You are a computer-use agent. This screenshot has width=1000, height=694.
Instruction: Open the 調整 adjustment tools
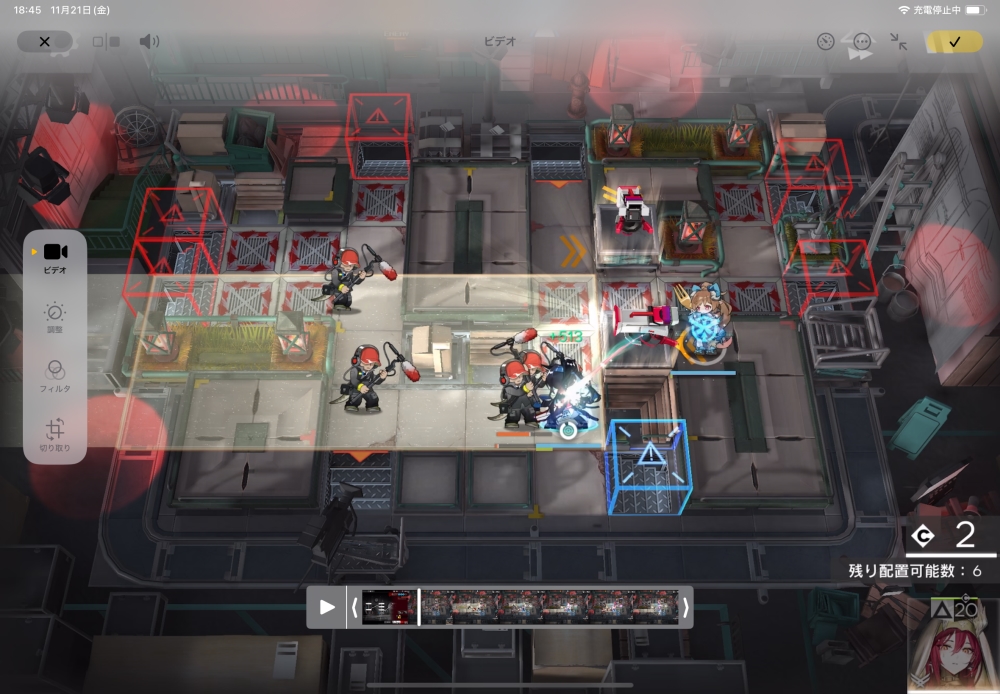pyautogui.click(x=55, y=317)
